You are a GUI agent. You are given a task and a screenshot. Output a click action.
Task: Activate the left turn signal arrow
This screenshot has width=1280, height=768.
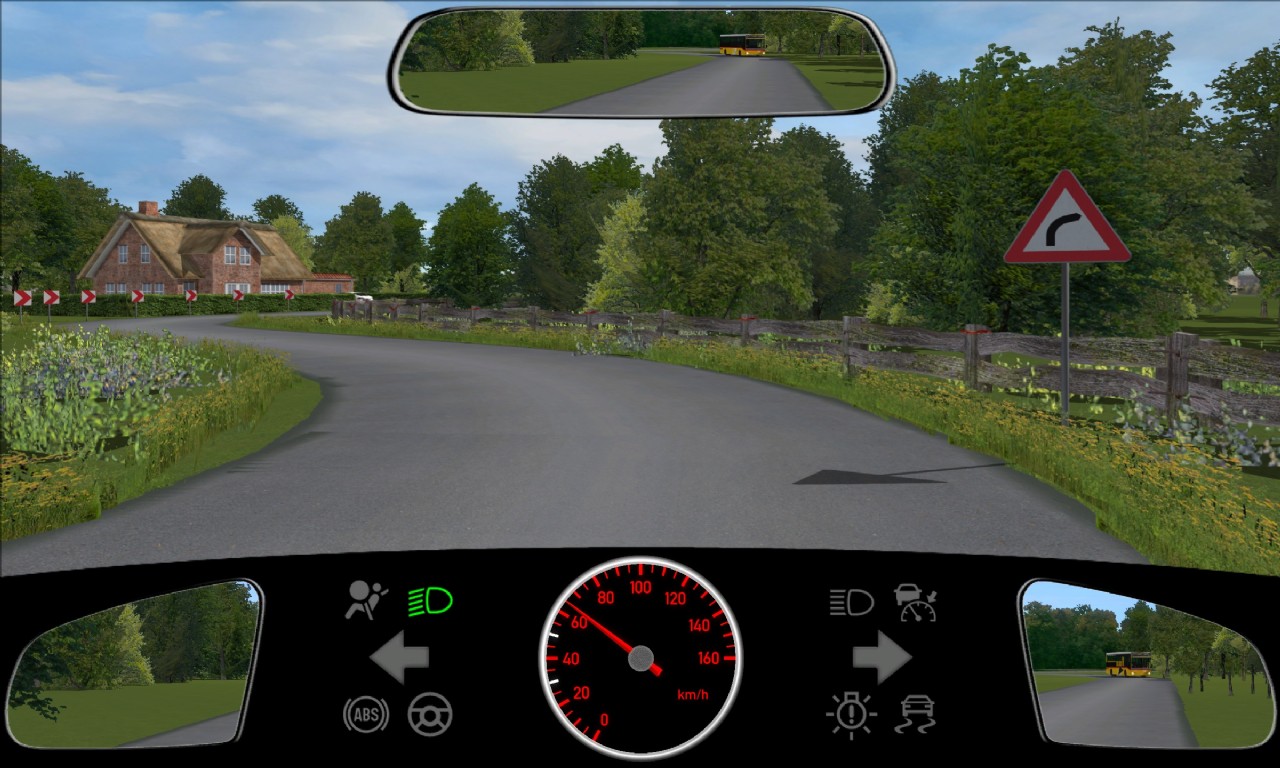(x=399, y=658)
